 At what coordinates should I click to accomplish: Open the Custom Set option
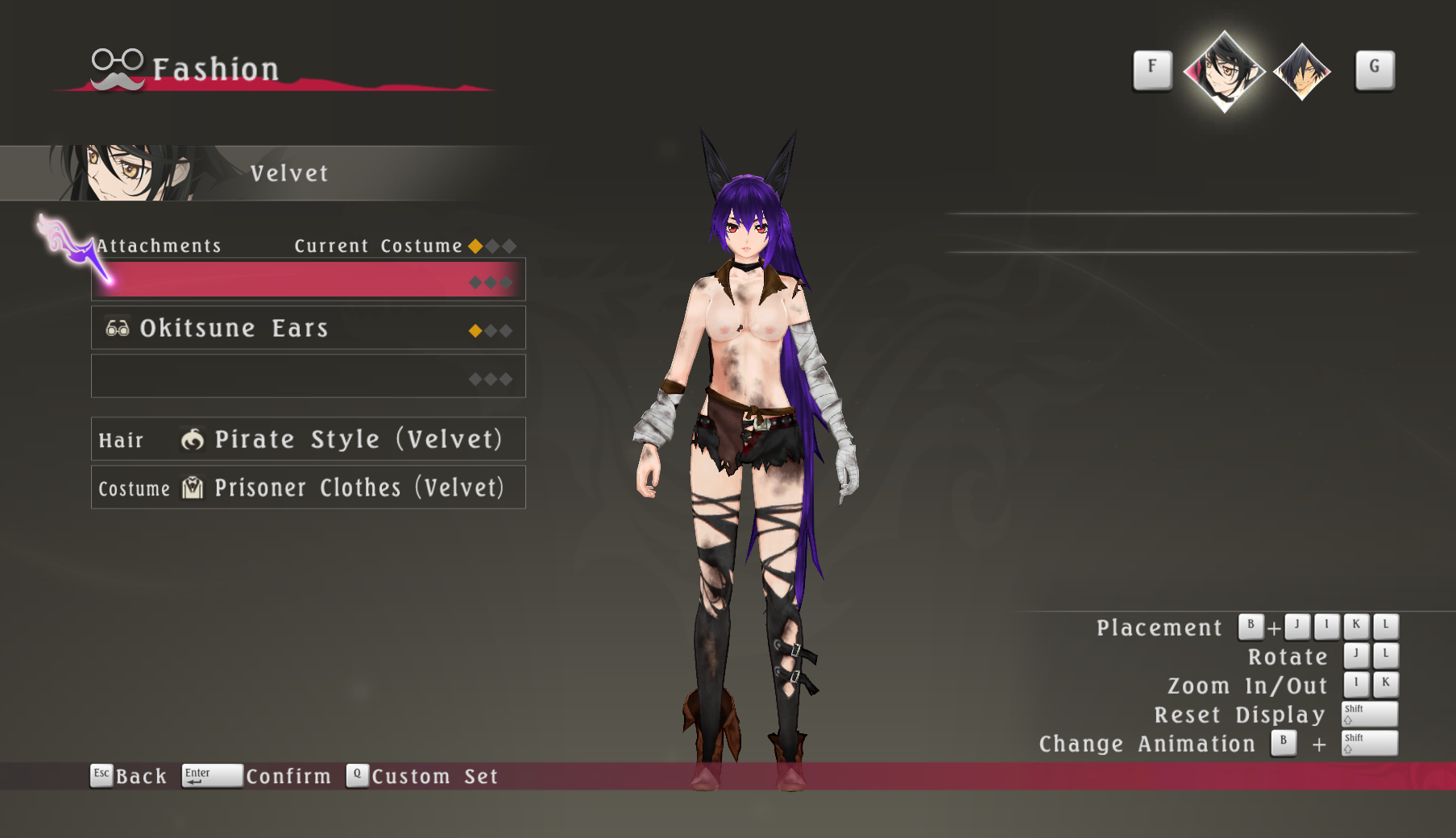point(423,776)
